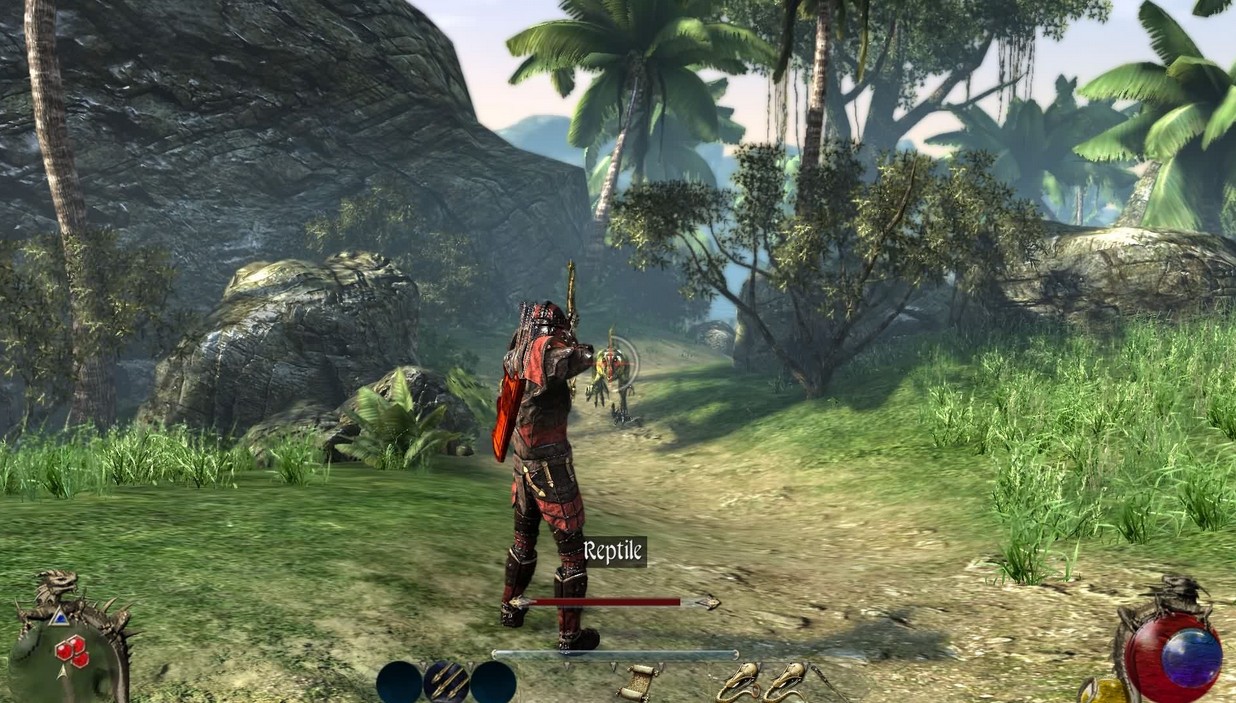Click the blue triangle marker on the minimap

(x=59, y=619)
